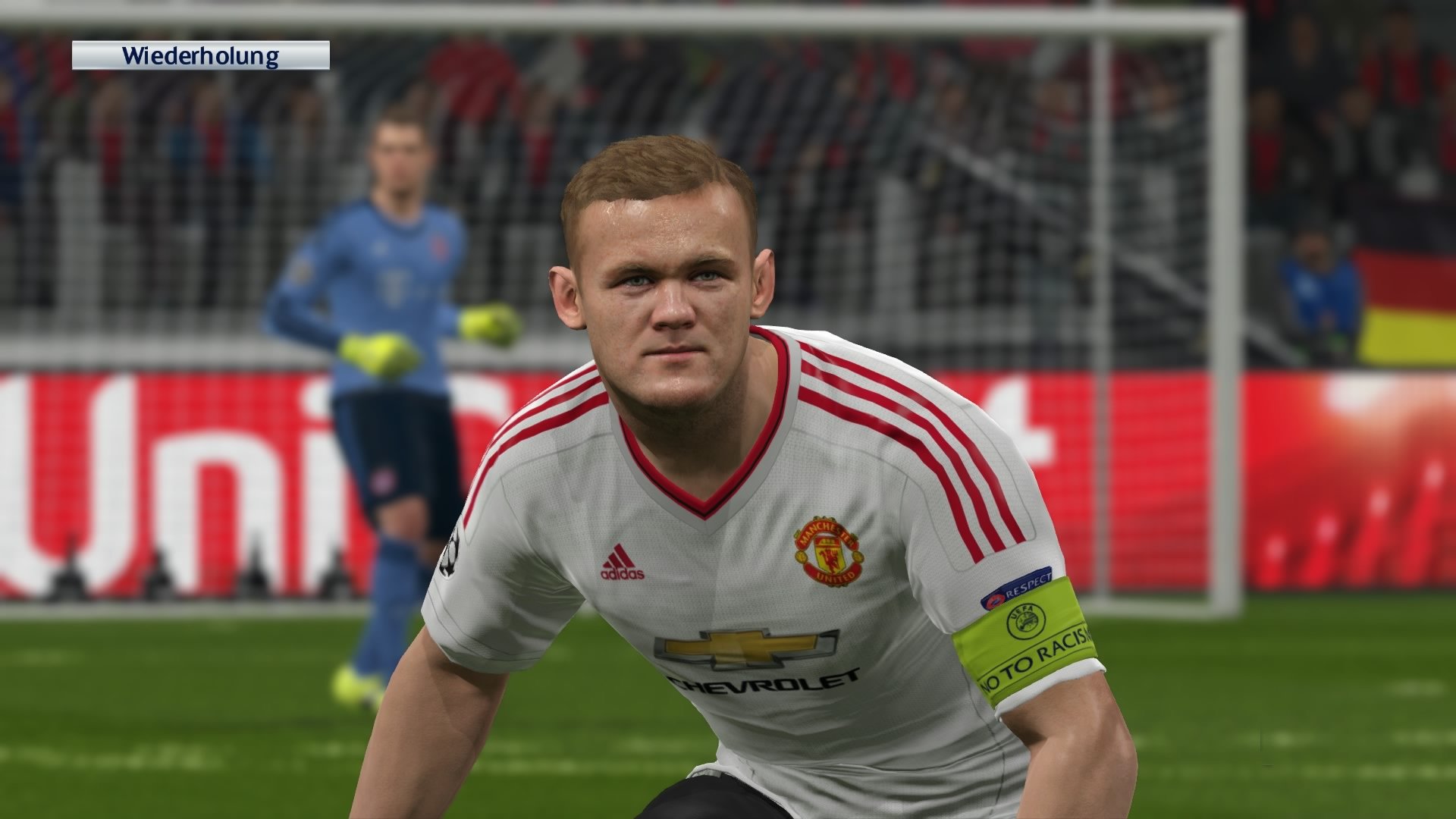Toggle visibility of the Wiederholung replay banner

201,55
